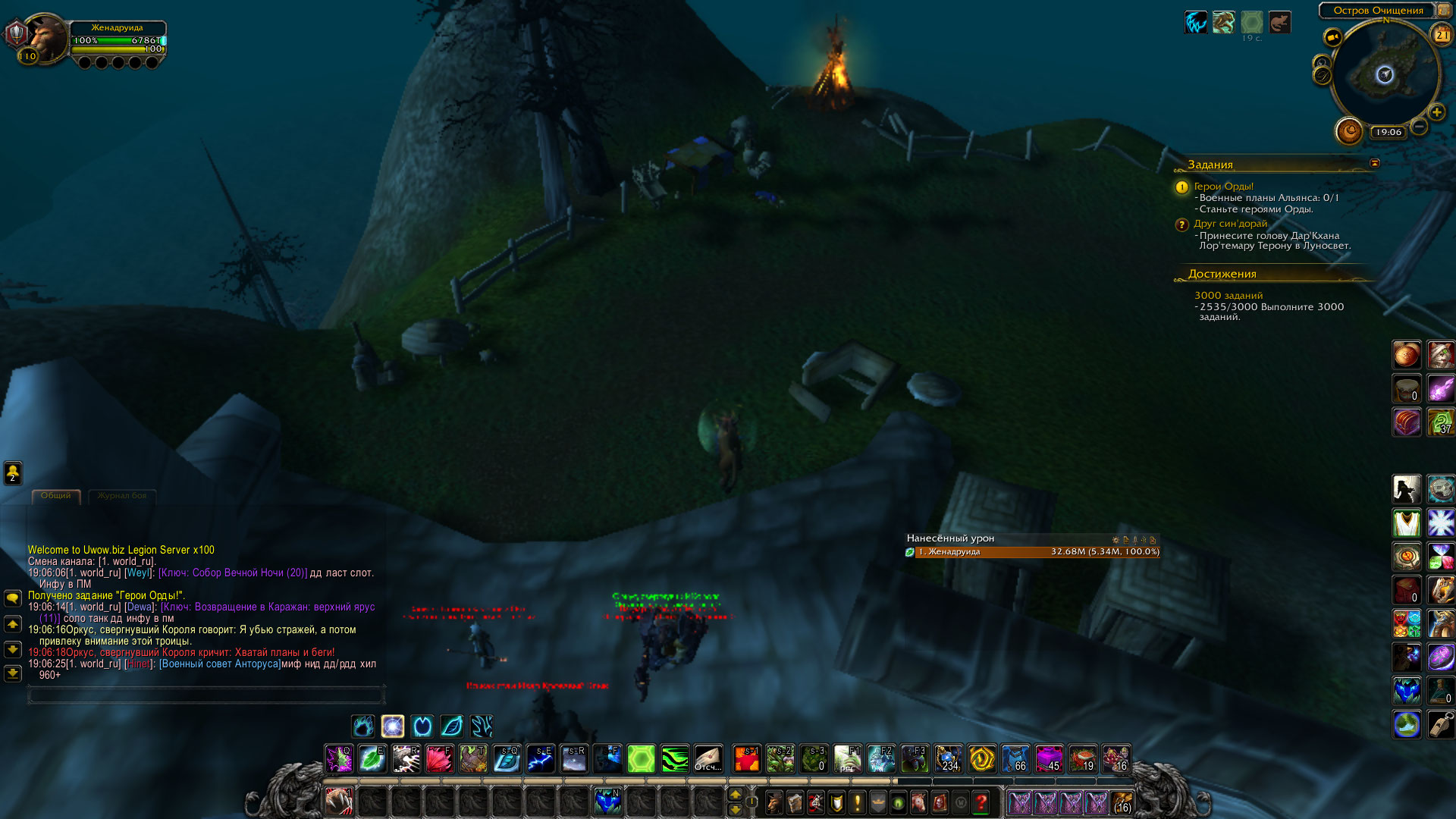Click the minimap zoom-out minus button

coord(1419,126)
